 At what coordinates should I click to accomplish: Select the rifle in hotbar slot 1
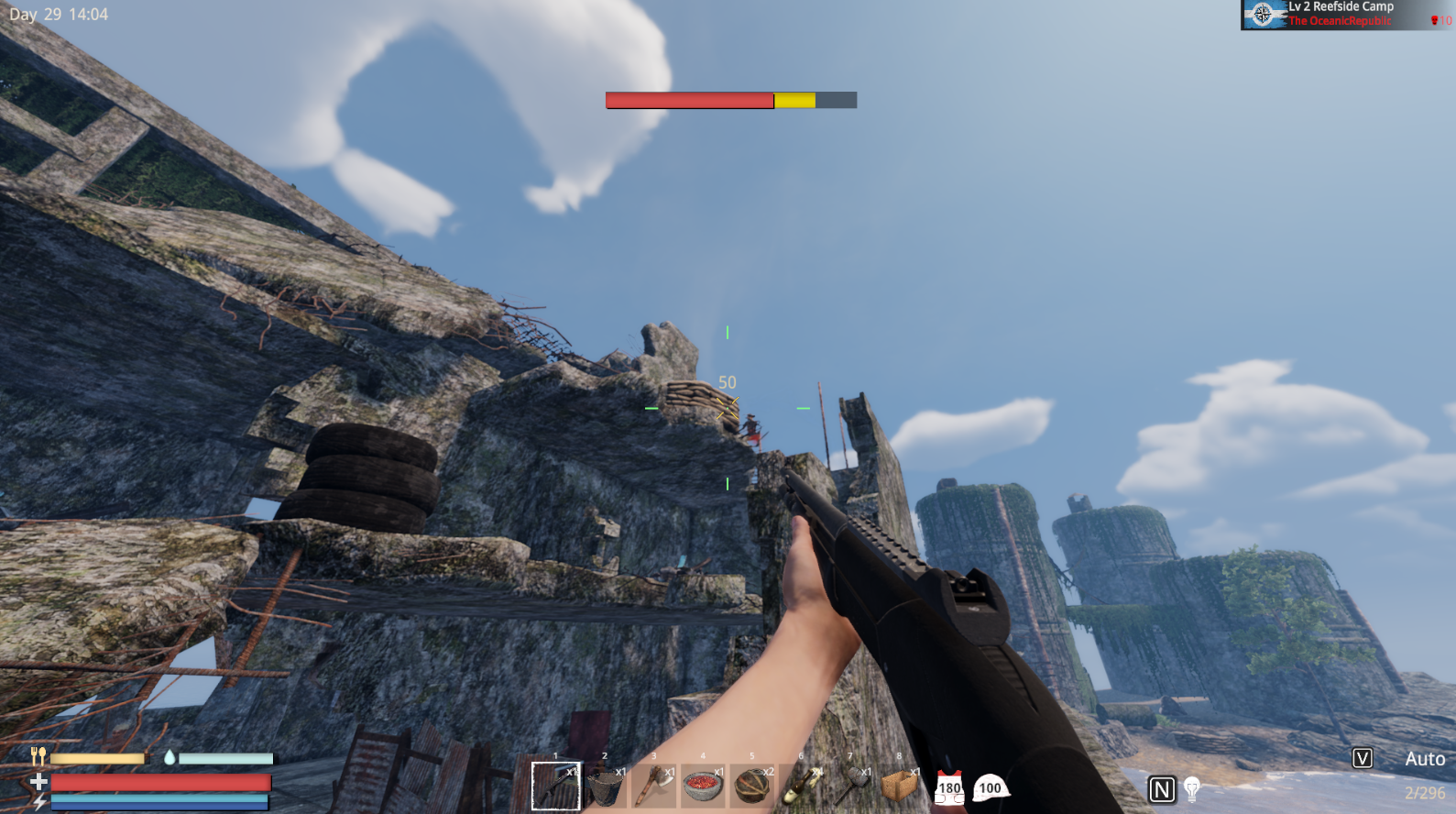pyautogui.click(x=556, y=785)
